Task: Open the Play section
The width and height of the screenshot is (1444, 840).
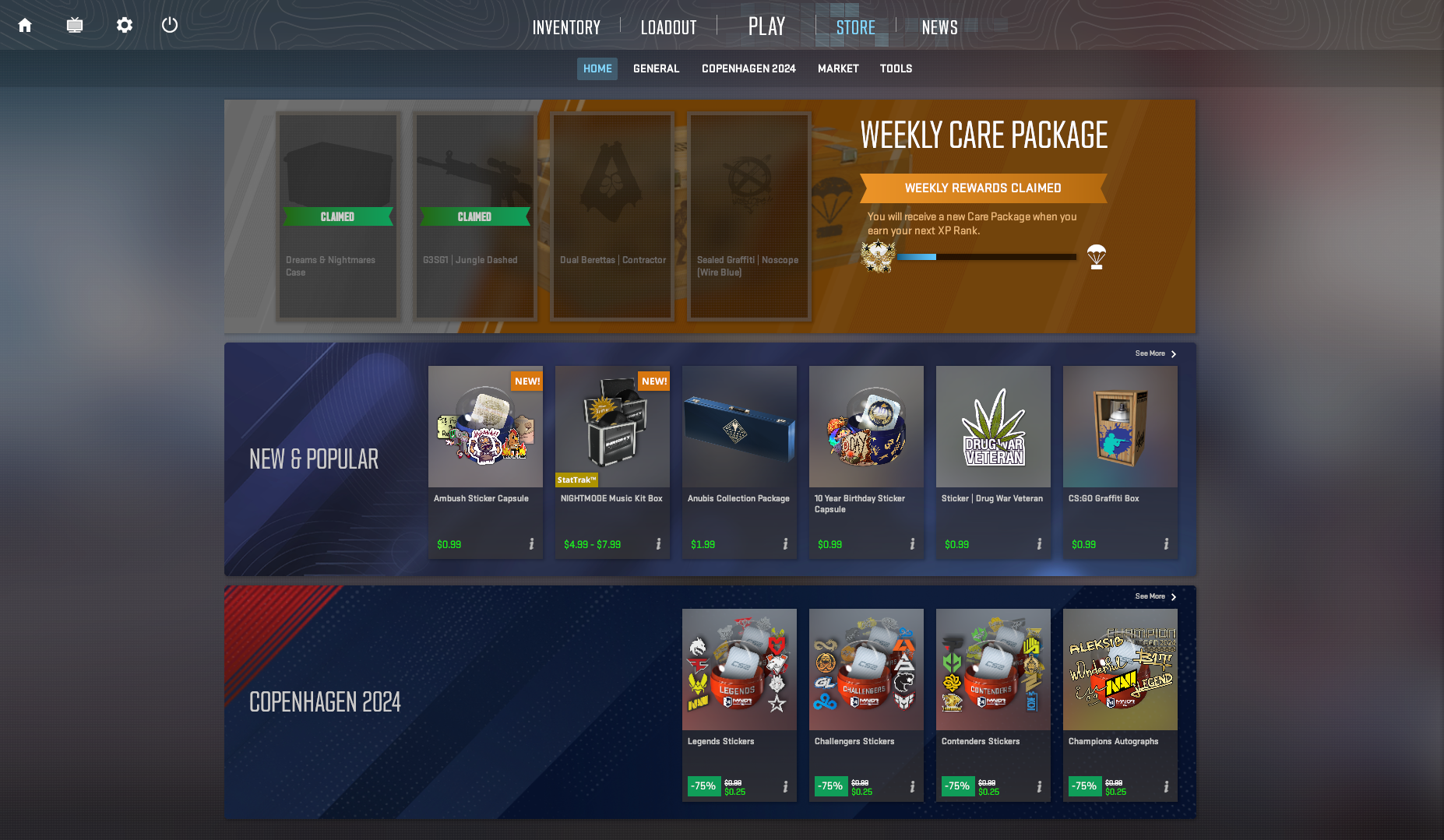Action: tap(766, 26)
